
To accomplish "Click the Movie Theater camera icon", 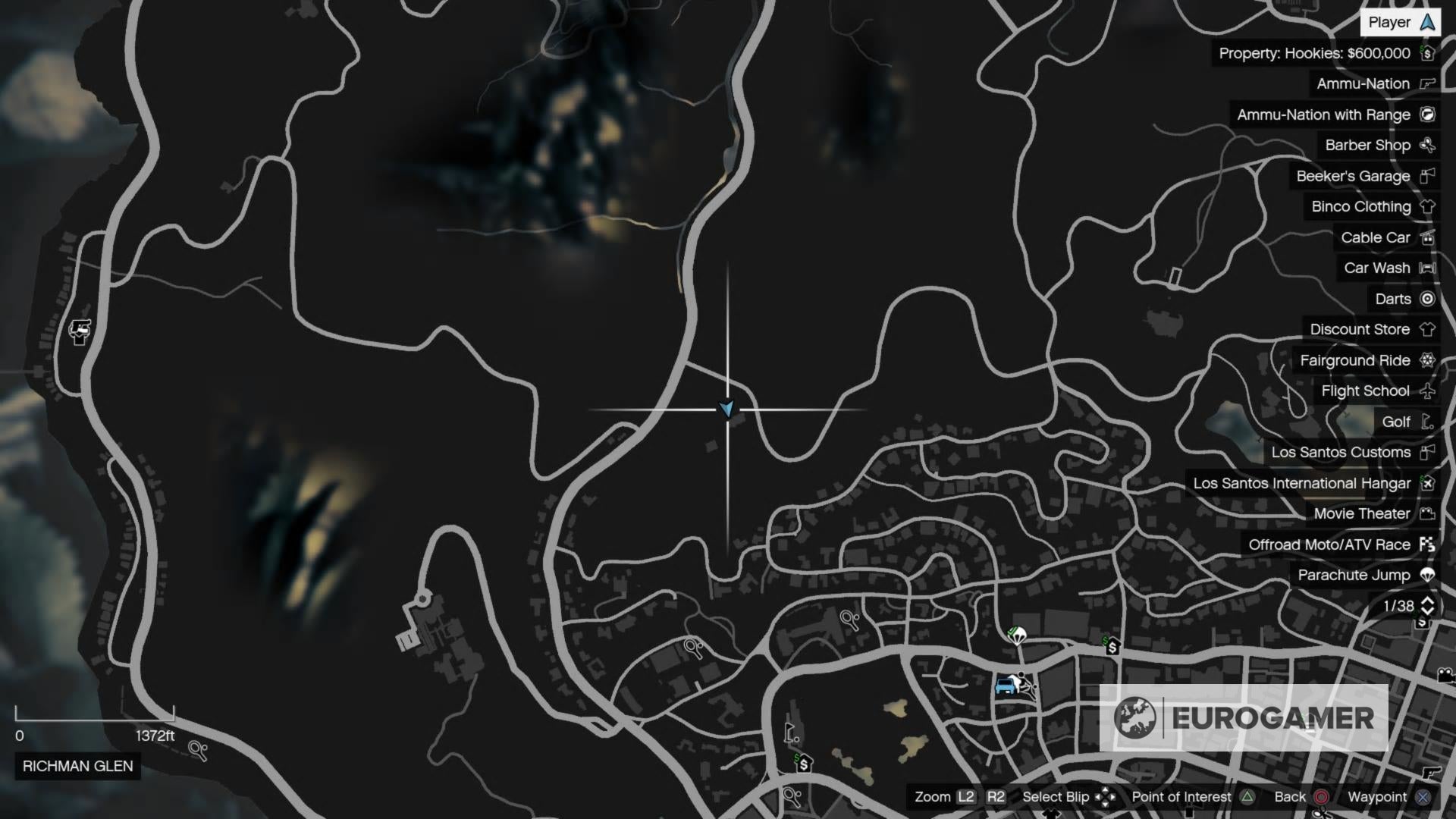I will click(x=1429, y=513).
